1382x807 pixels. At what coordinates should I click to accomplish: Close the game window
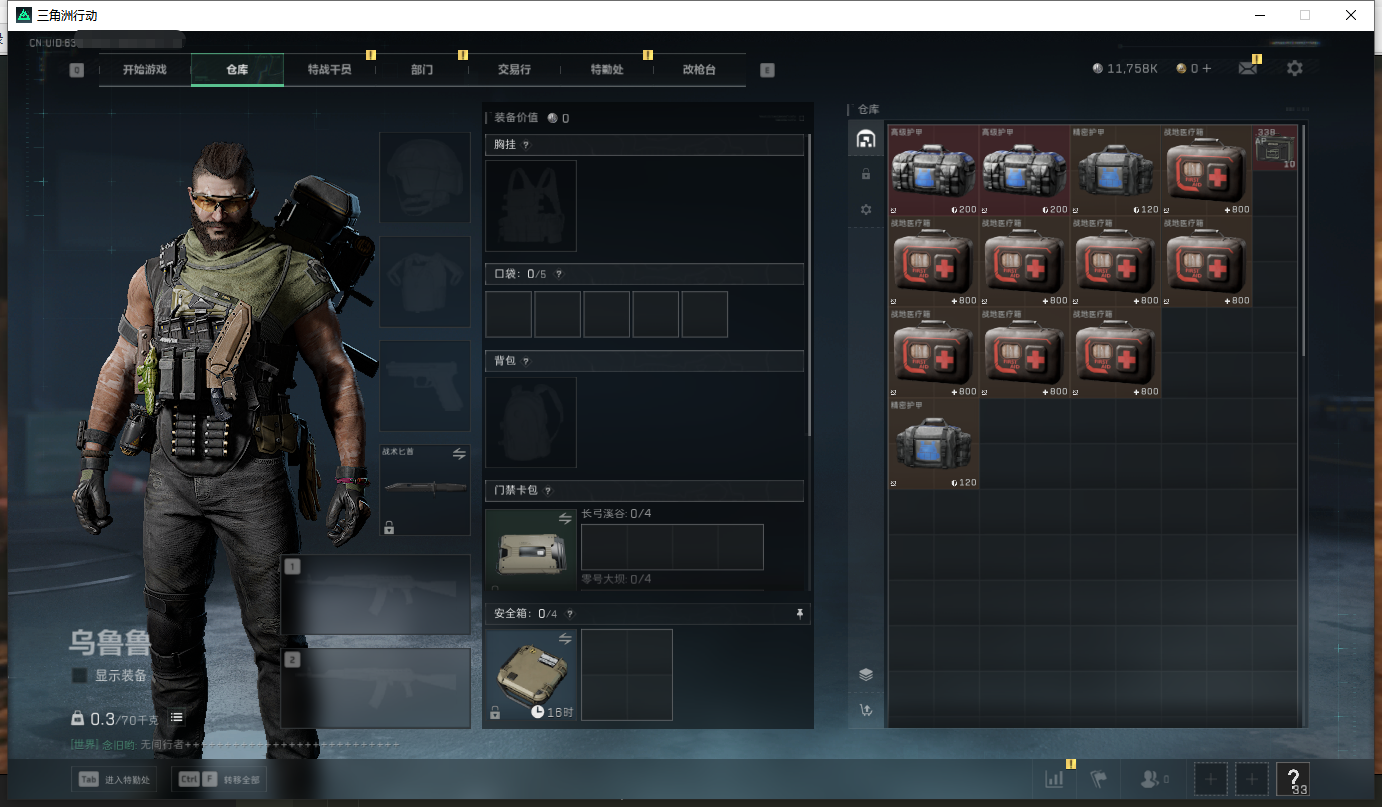pyautogui.click(x=1350, y=15)
